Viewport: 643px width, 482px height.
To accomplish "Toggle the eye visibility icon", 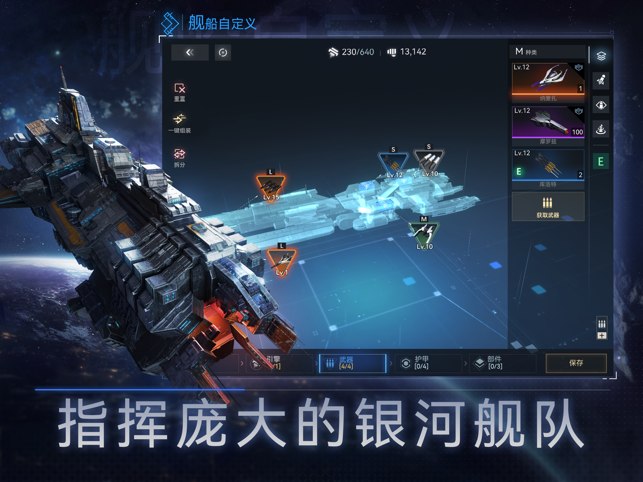I will tap(601, 105).
